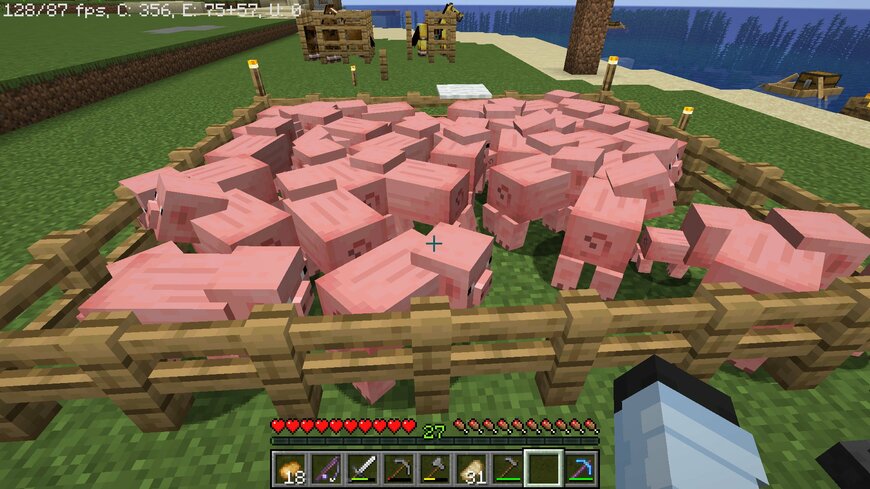Select the food stack of 18
Screen dimensions: 870x489
pos(291,467)
